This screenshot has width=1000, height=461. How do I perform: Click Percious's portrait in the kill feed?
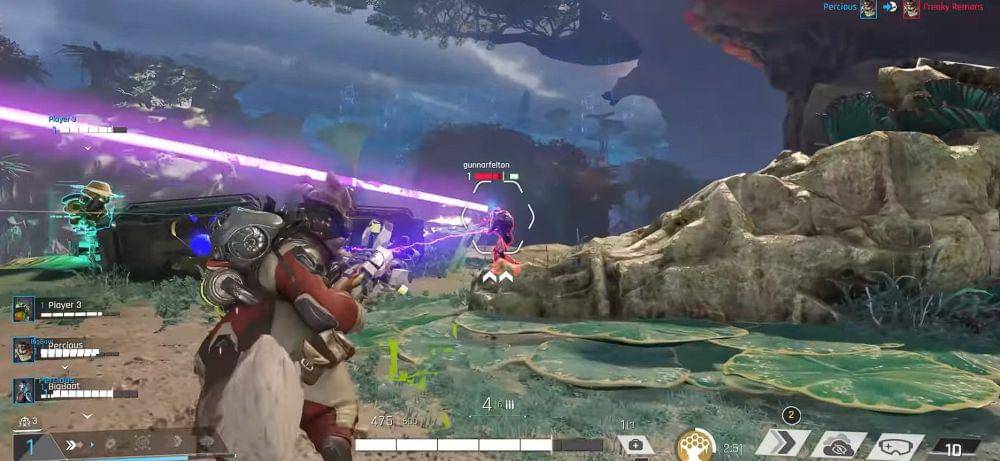(869, 9)
